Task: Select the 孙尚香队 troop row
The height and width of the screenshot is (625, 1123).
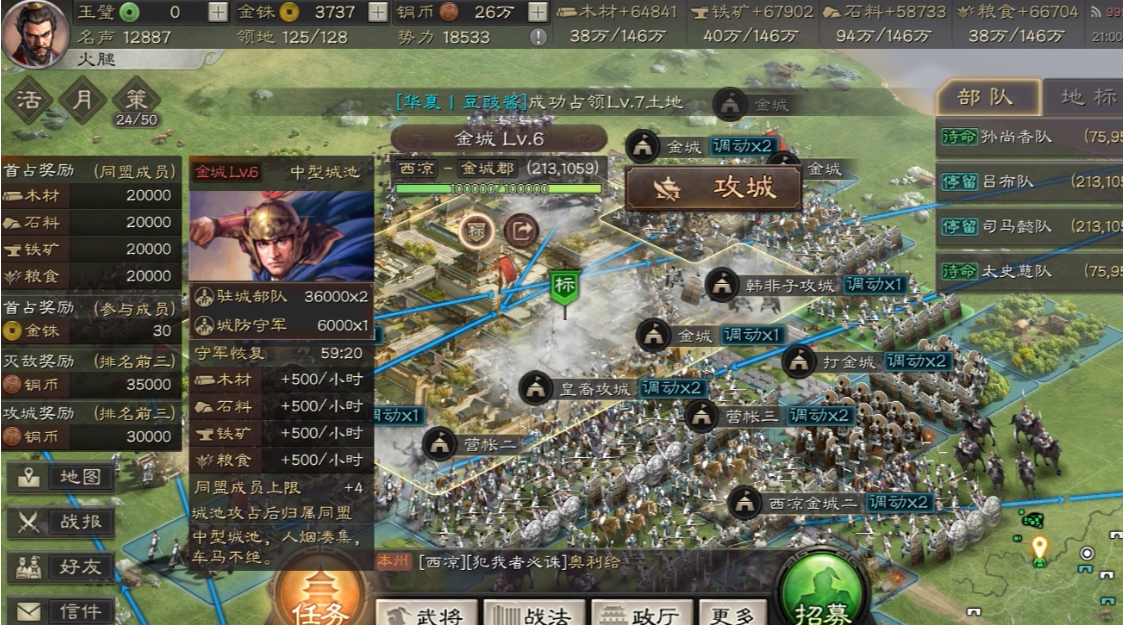Action: click(x=1030, y=137)
